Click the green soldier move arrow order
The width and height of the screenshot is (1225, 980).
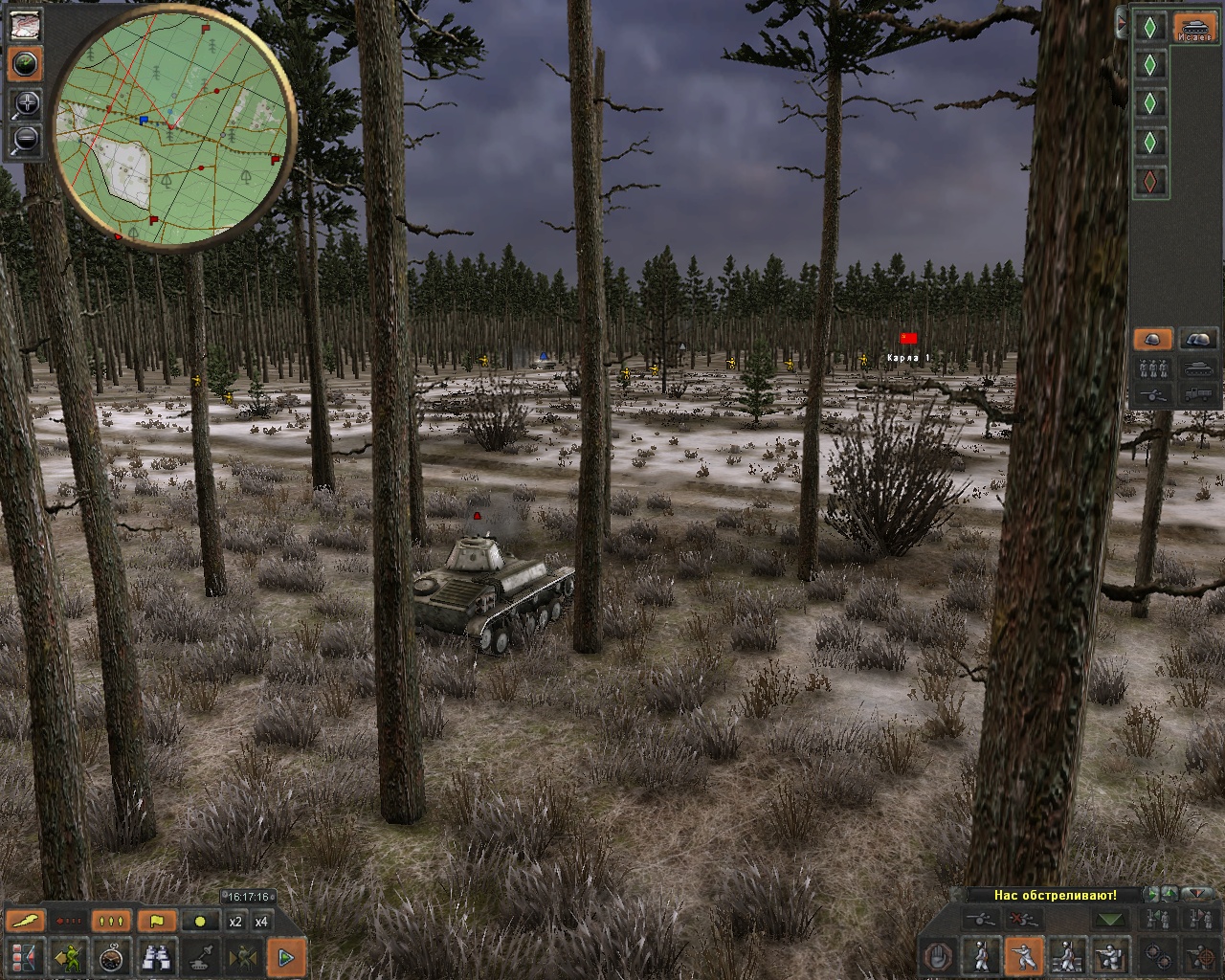pos(69,956)
